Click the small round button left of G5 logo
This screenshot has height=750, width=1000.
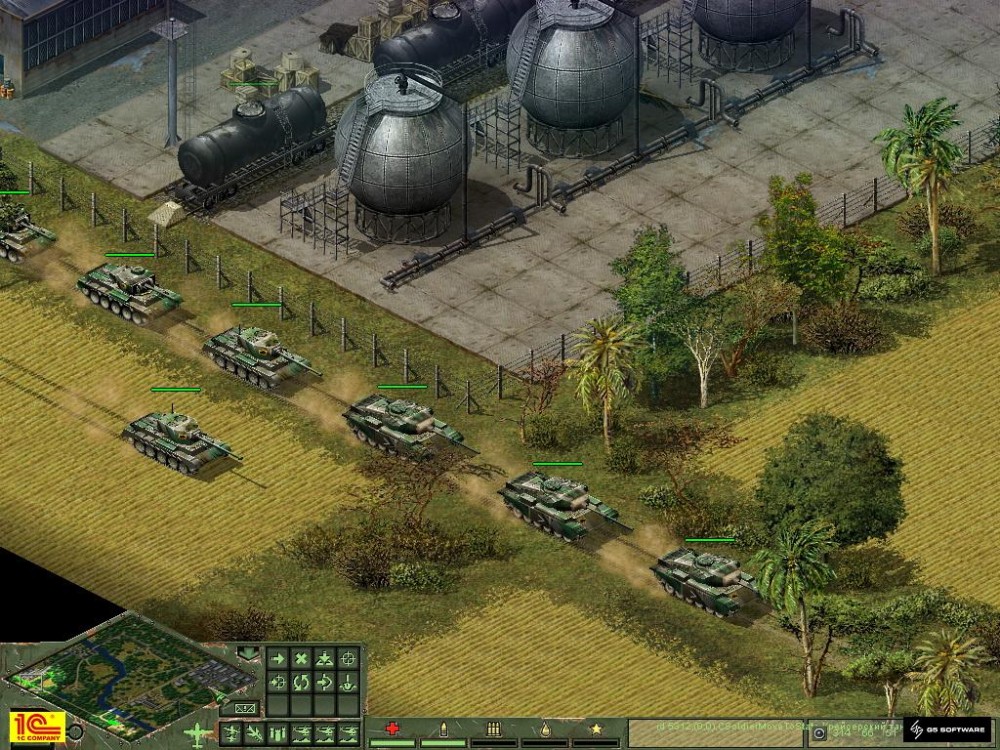(x=820, y=733)
